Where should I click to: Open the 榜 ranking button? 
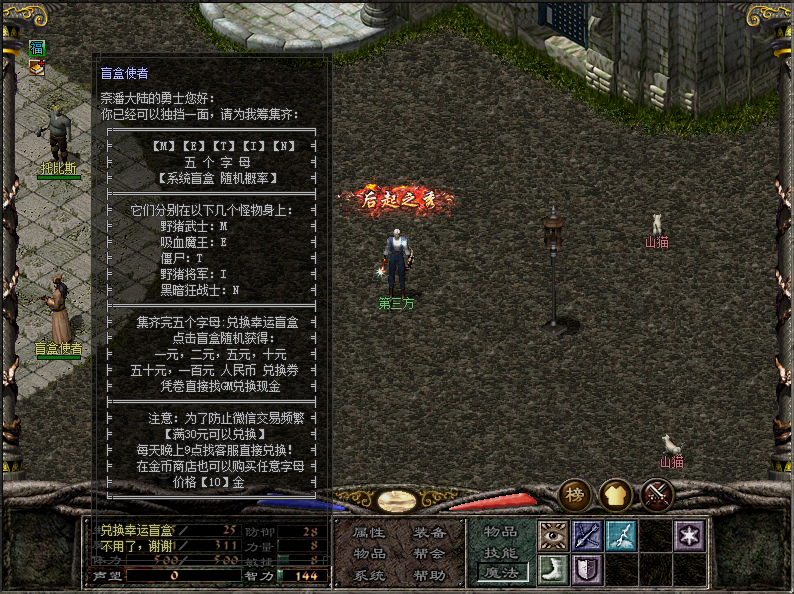(x=575, y=494)
